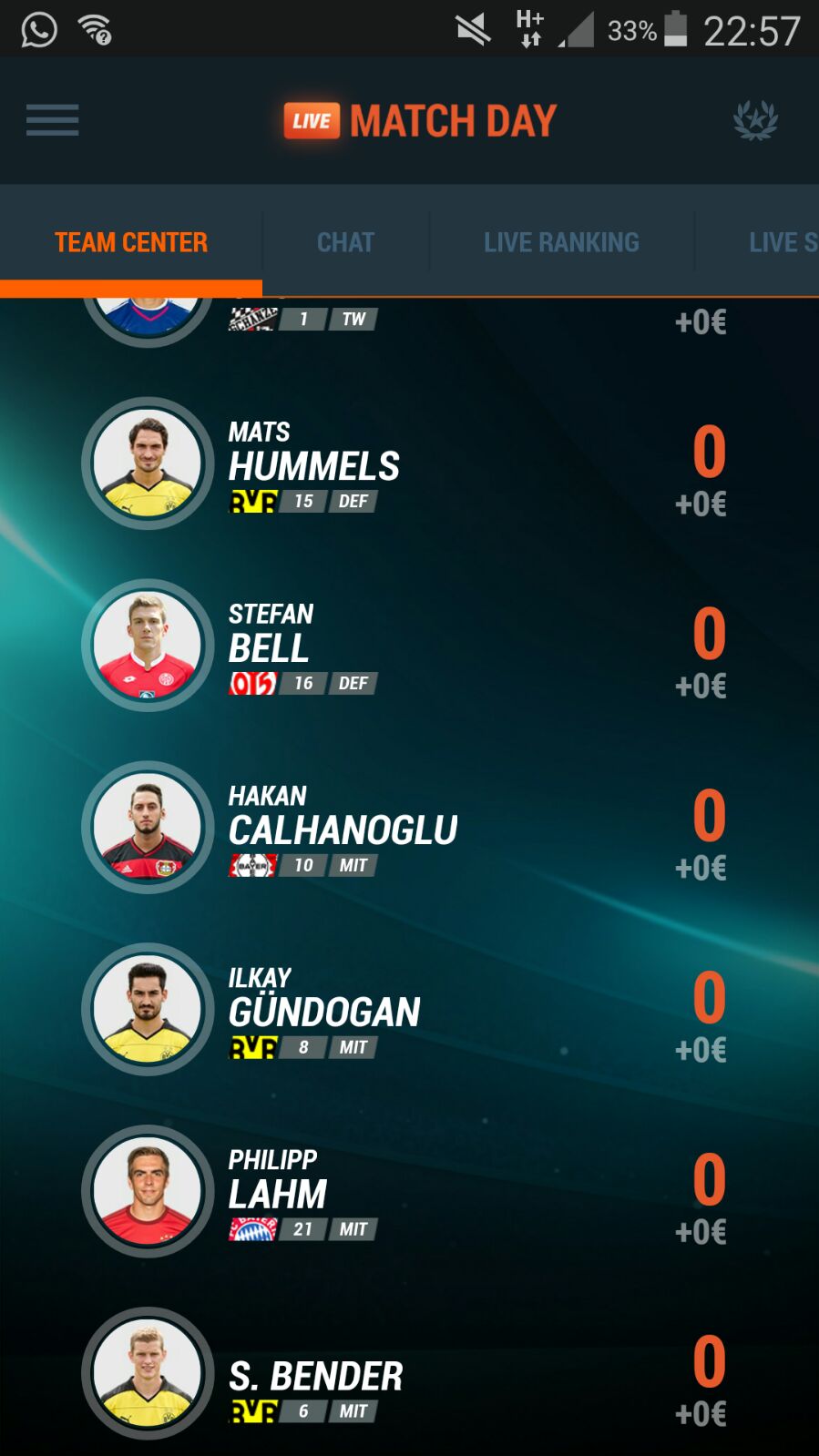Tap the partially visible Live tab at right edge
819x1456 pixels.
(782, 242)
